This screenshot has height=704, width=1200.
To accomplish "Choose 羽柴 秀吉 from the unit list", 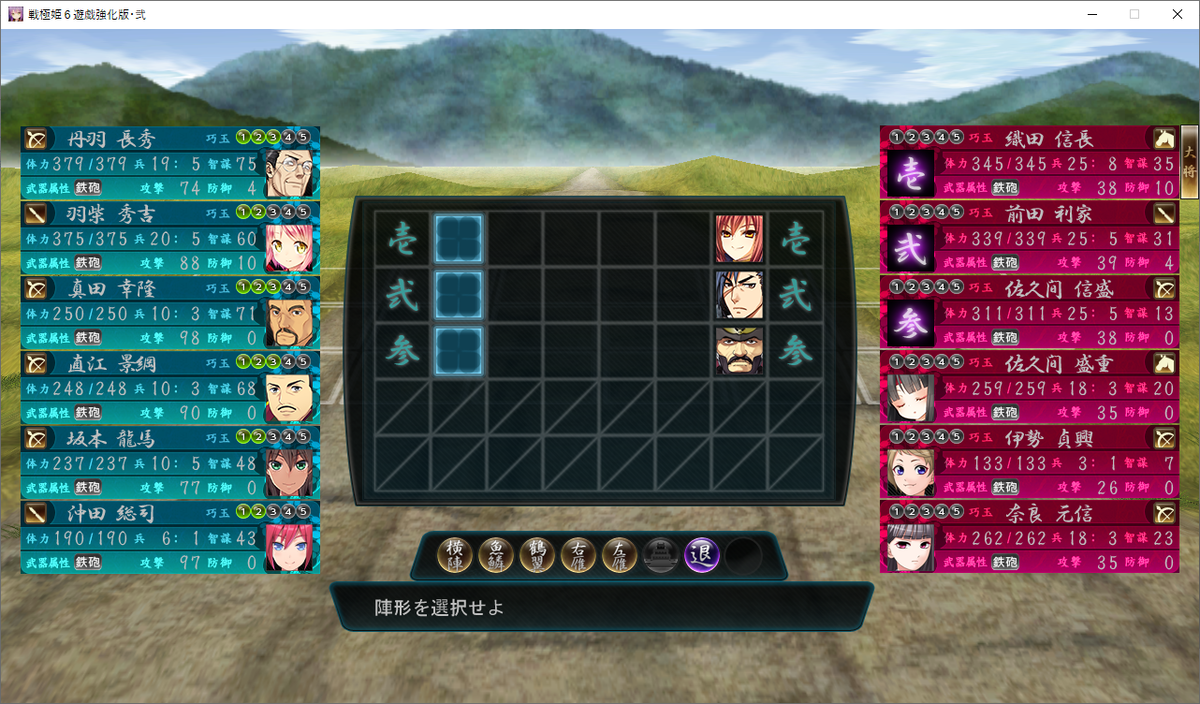I will pyautogui.click(x=169, y=237).
